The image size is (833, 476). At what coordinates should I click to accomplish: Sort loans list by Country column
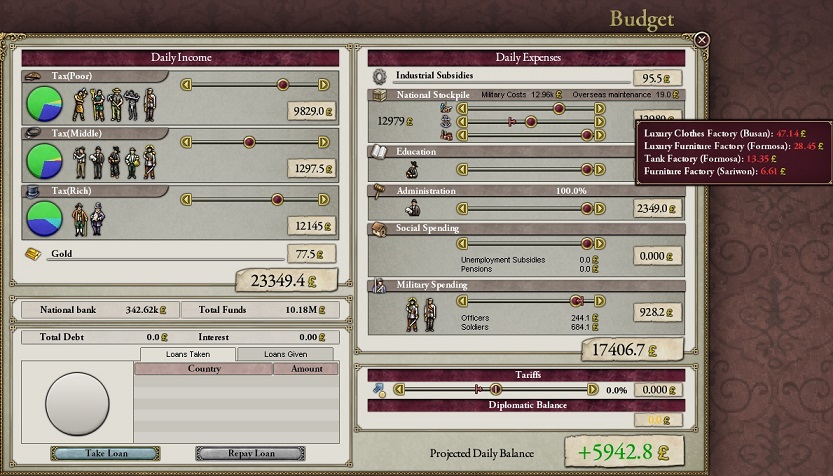(x=203, y=369)
